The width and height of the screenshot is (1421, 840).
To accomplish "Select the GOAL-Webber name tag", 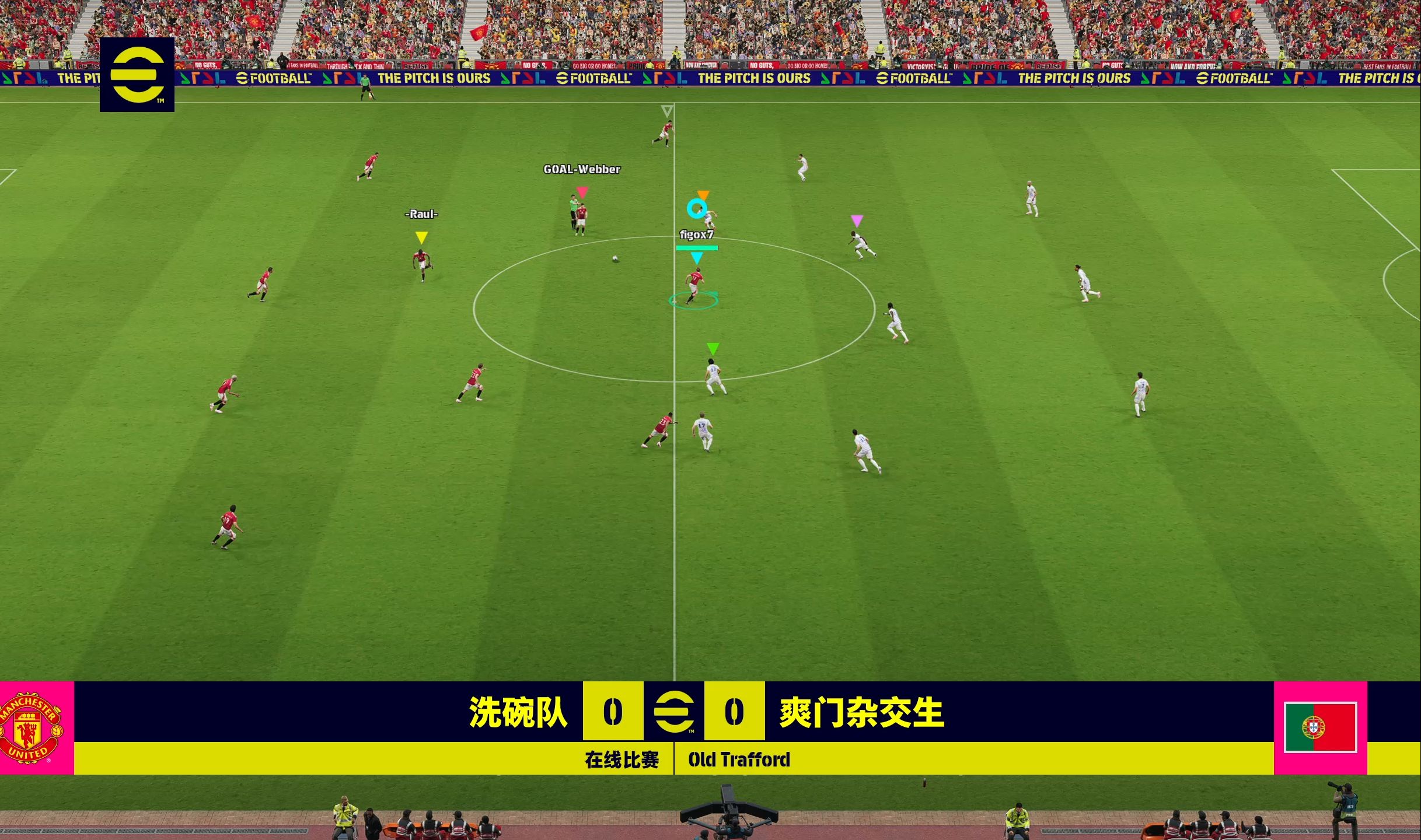I will 581,170.
